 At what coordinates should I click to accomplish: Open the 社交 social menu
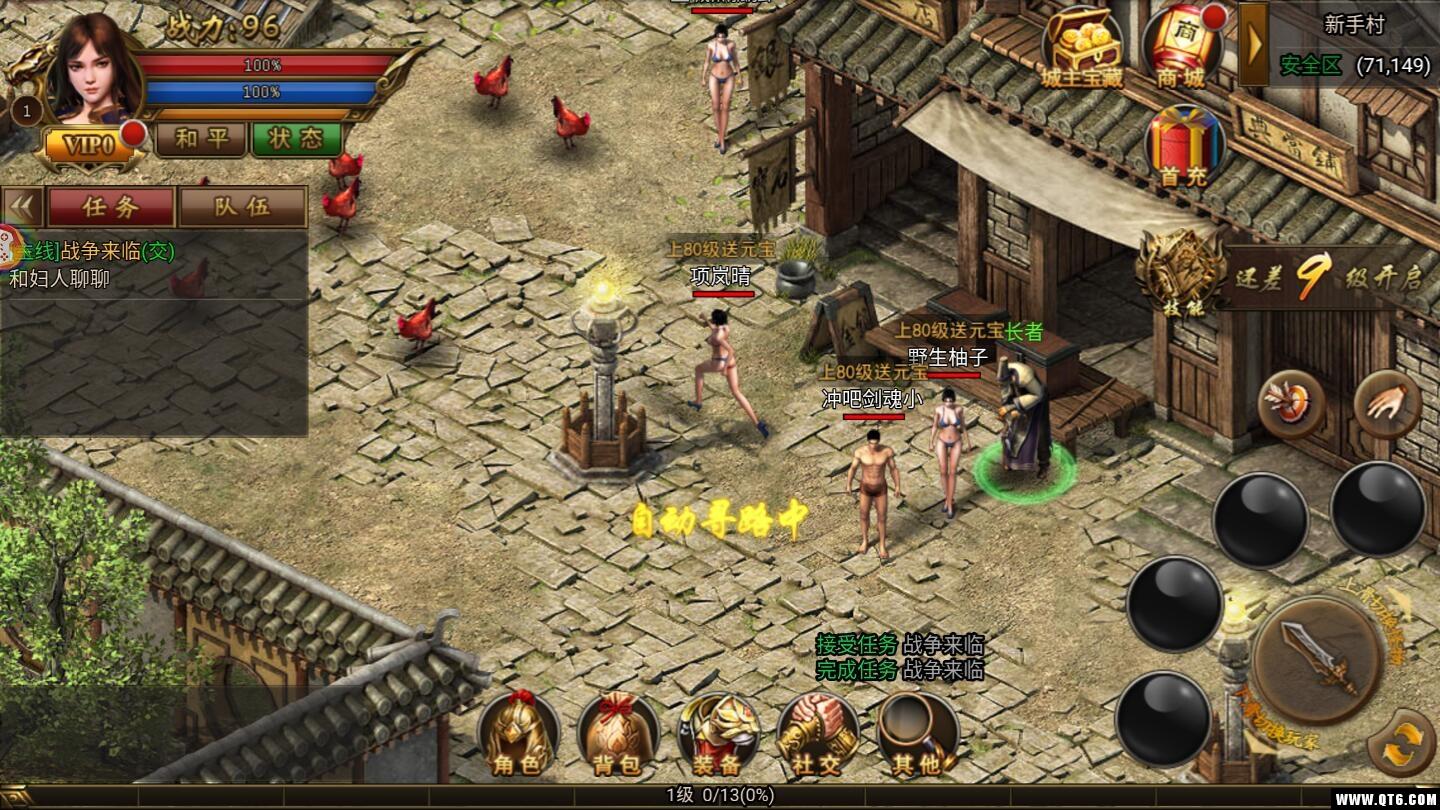[817, 736]
